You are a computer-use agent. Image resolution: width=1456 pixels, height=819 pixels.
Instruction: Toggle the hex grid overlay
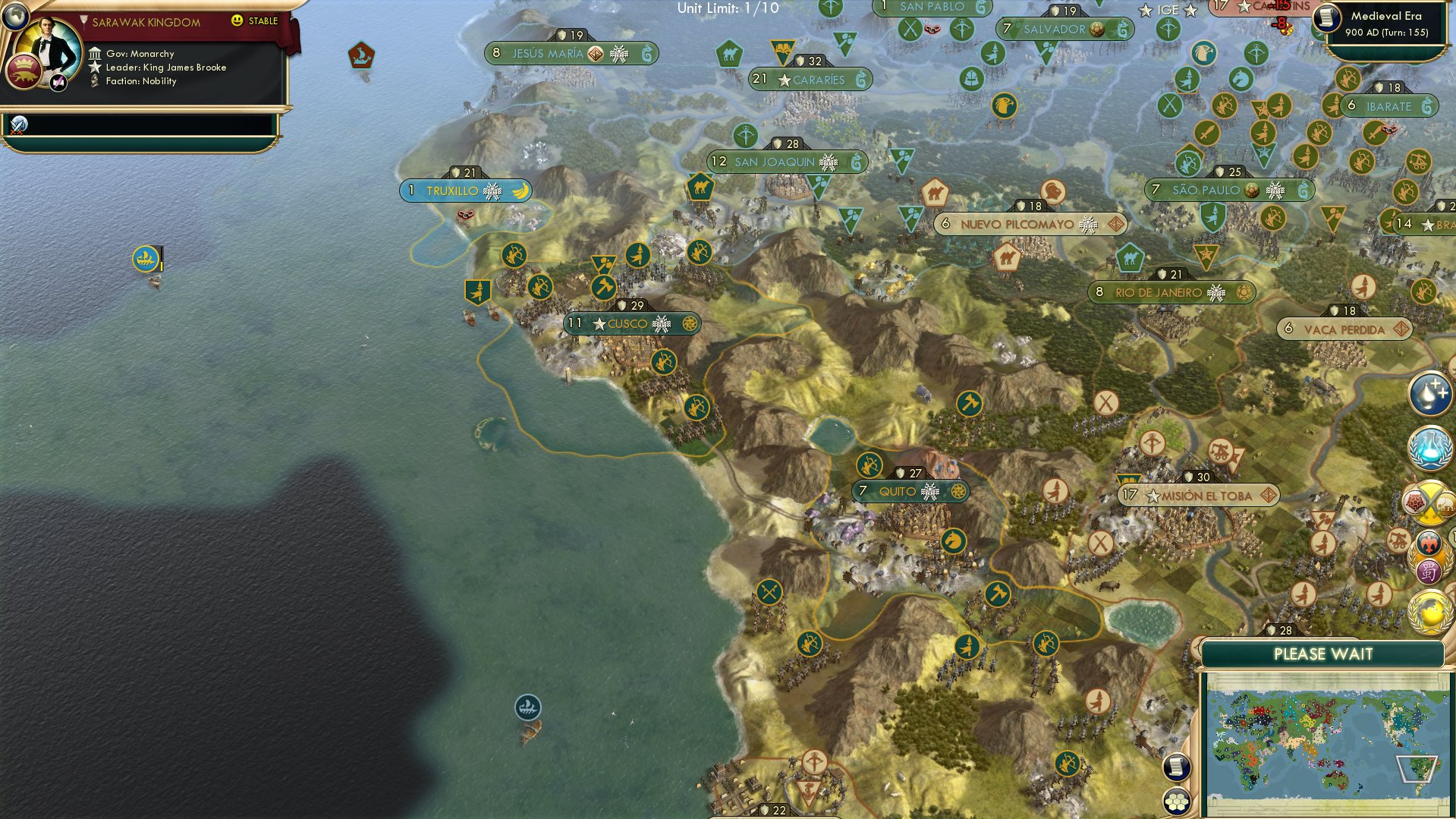coord(1177,802)
